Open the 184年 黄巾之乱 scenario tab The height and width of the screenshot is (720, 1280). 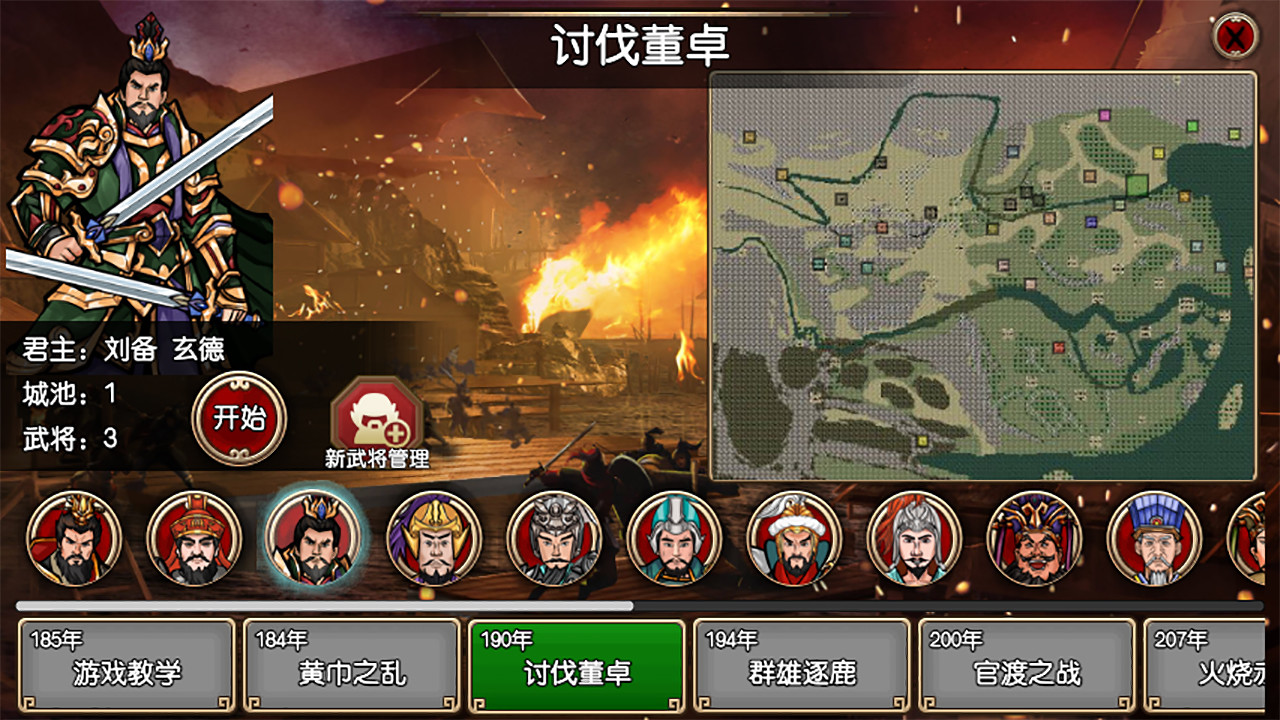(350, 662)
